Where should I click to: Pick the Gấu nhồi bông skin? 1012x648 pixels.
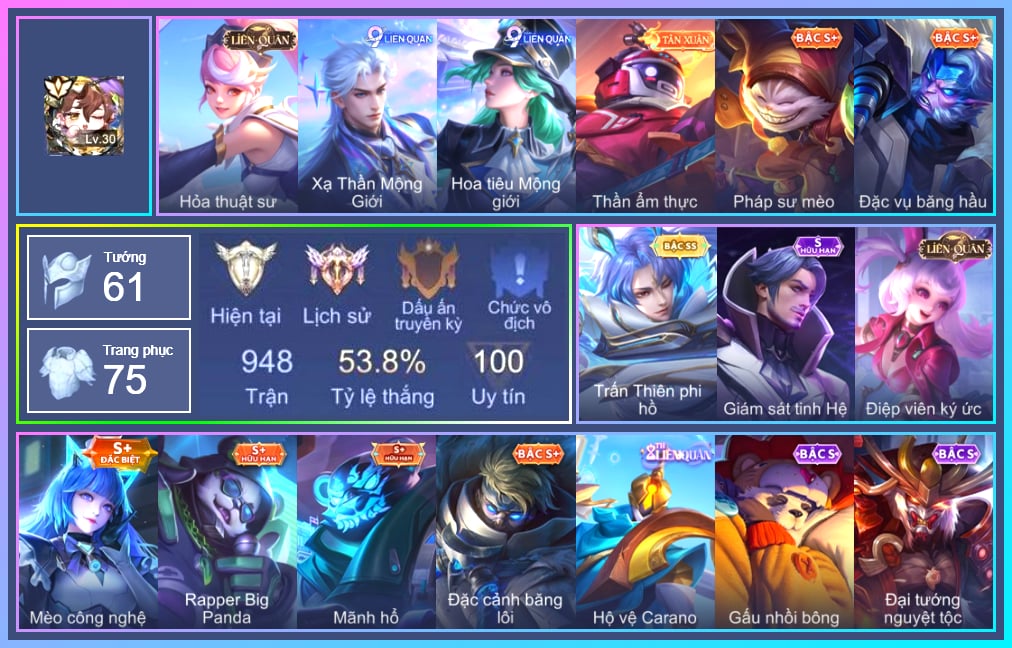(x=784, y=530)
